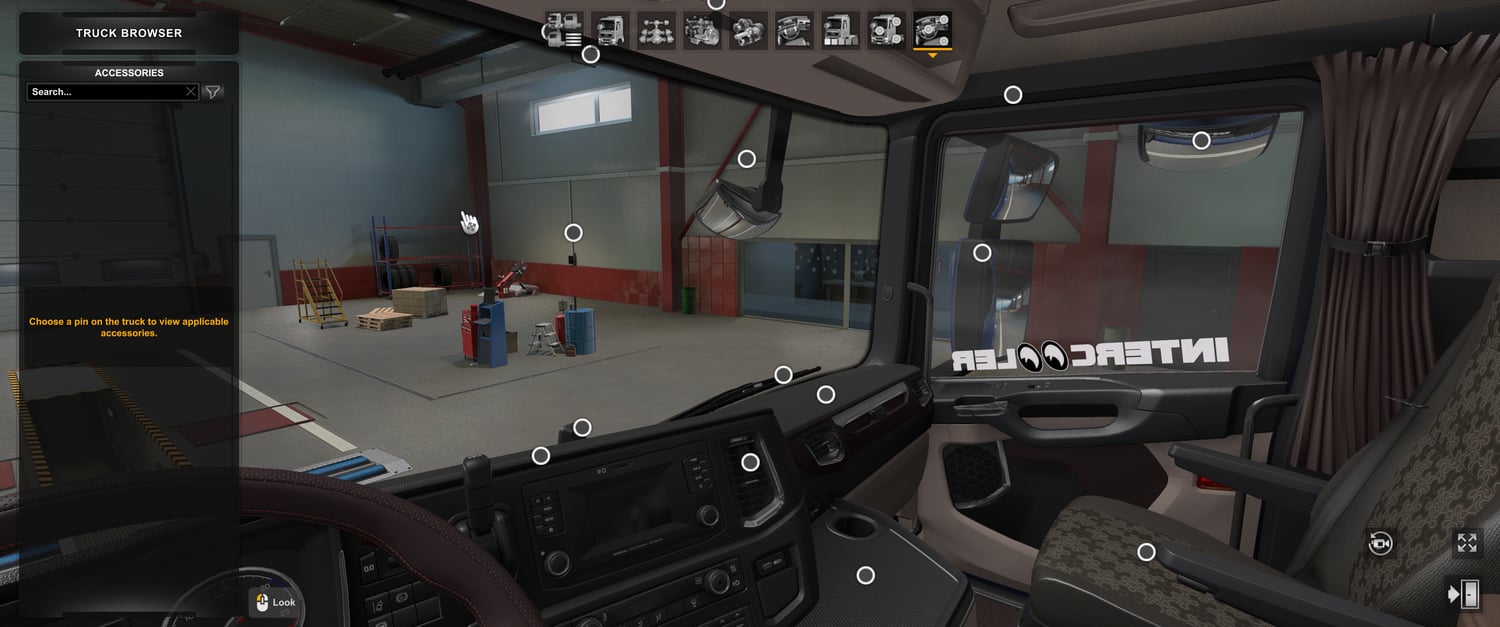Open the accessories filter funnel
The width and height of the screenshot is (1500, 627).
[x=213, y=92]
